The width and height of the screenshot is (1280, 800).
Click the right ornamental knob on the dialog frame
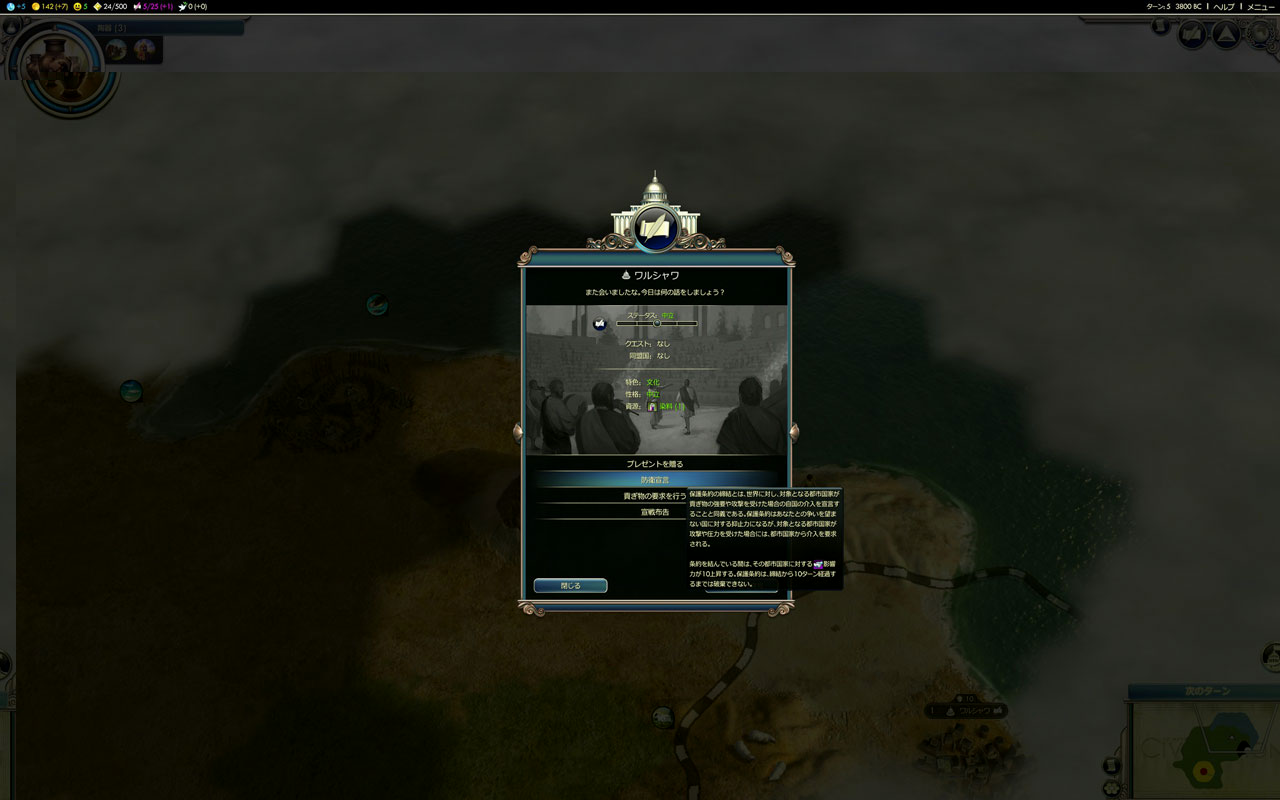tap(794, 432)
